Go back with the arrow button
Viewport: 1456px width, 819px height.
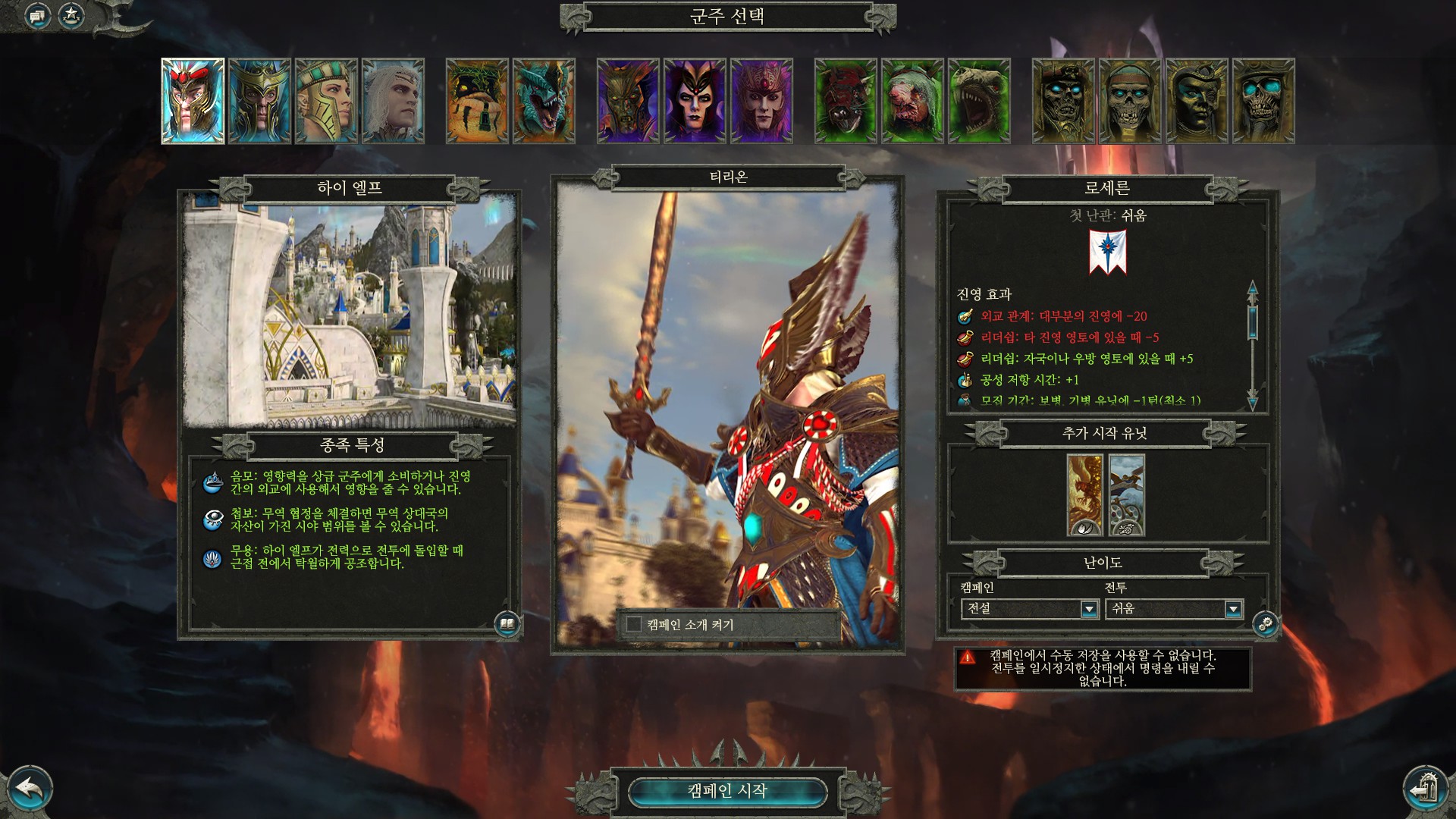pyautogui.click(x=29, y=789)
